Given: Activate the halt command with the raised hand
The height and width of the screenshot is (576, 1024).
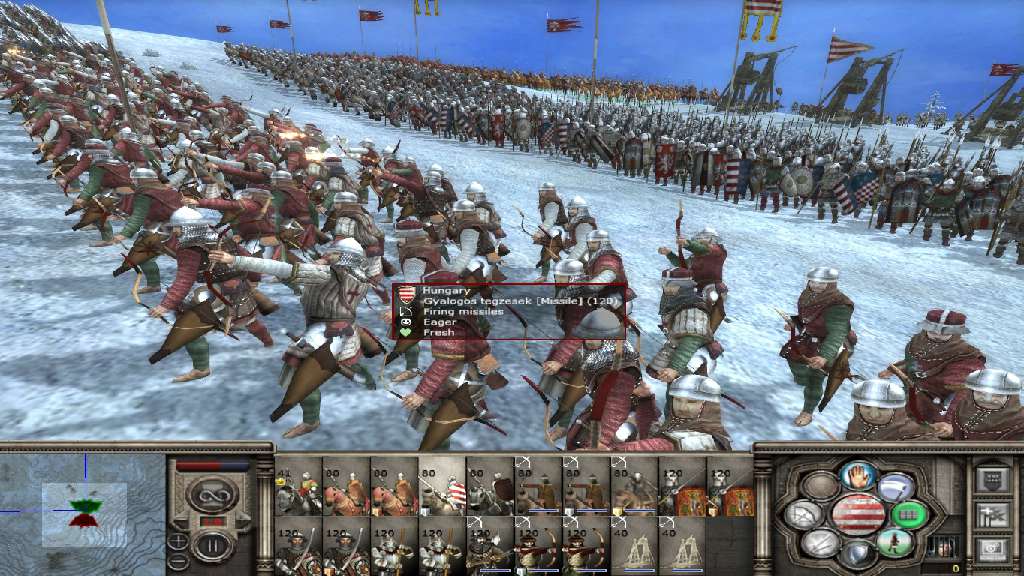Looking at the screenshot, I should (x=857, y=476).
